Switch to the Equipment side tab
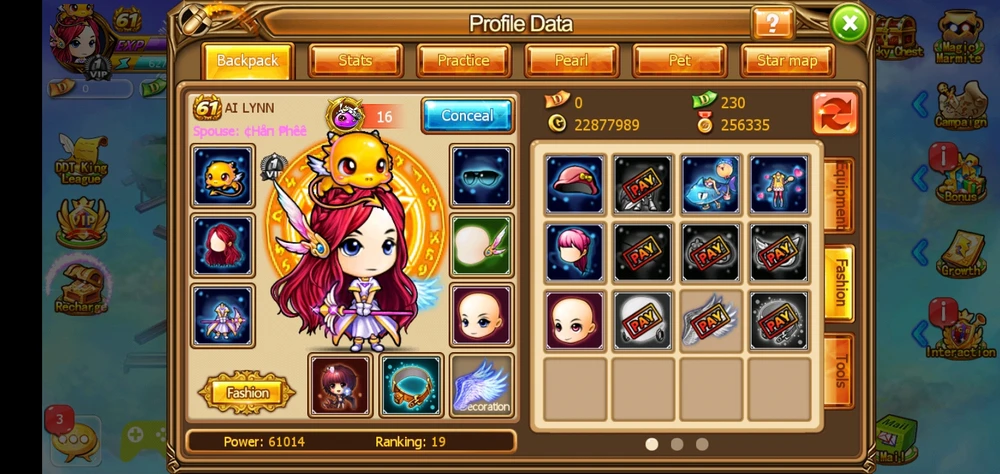The image size is (1000, 474). pyautogui.click(x=838, y=195)
